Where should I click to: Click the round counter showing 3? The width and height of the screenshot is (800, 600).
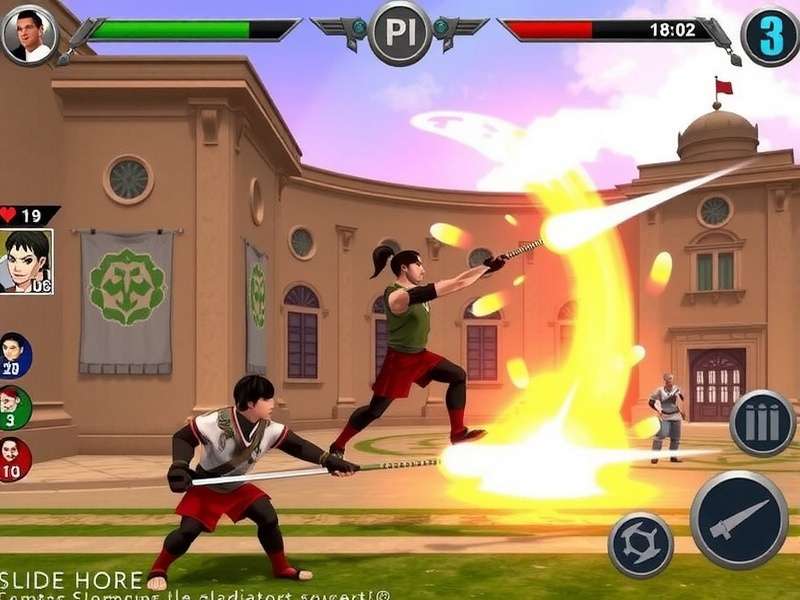pyautogui.click(x=770, y=34)
